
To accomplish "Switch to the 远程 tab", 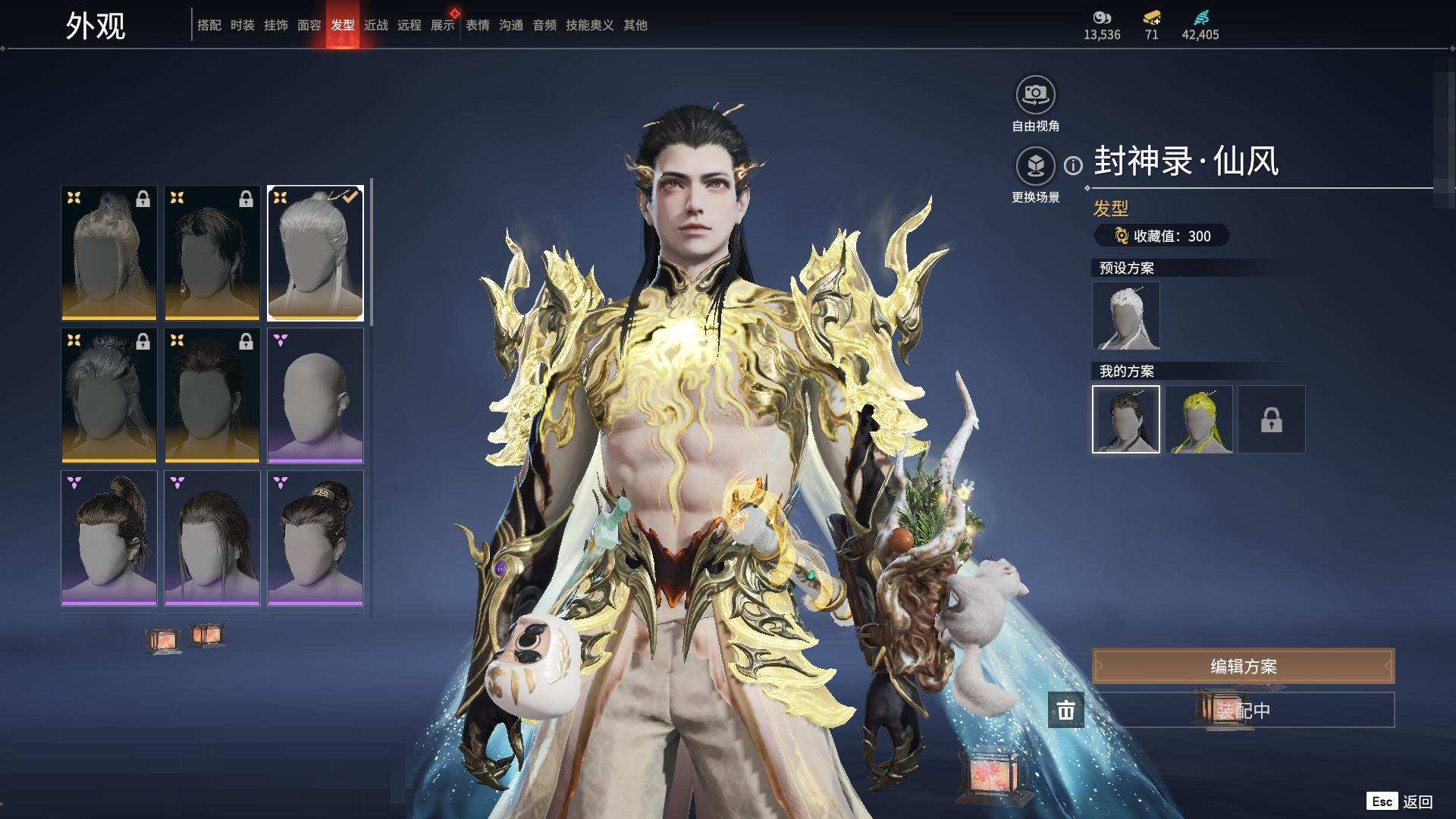I will coord(409,25).
